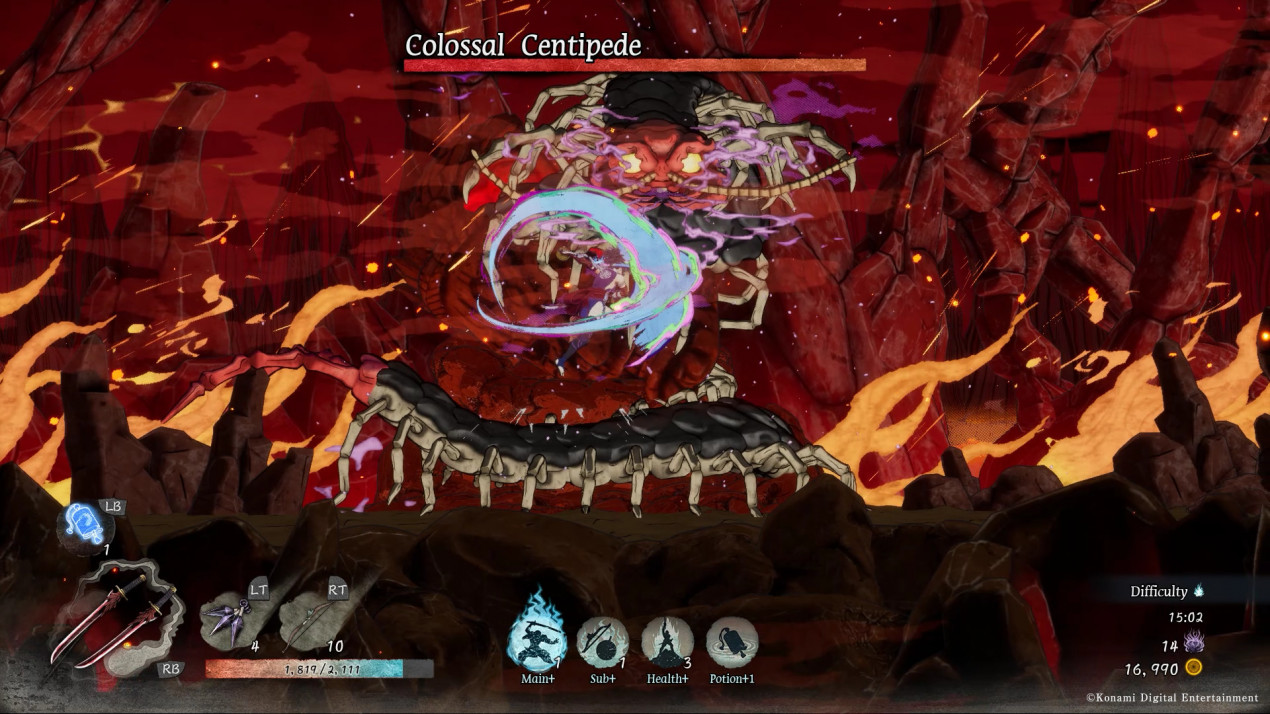Use the glowing blue potion flask

[x=84, y=525]
